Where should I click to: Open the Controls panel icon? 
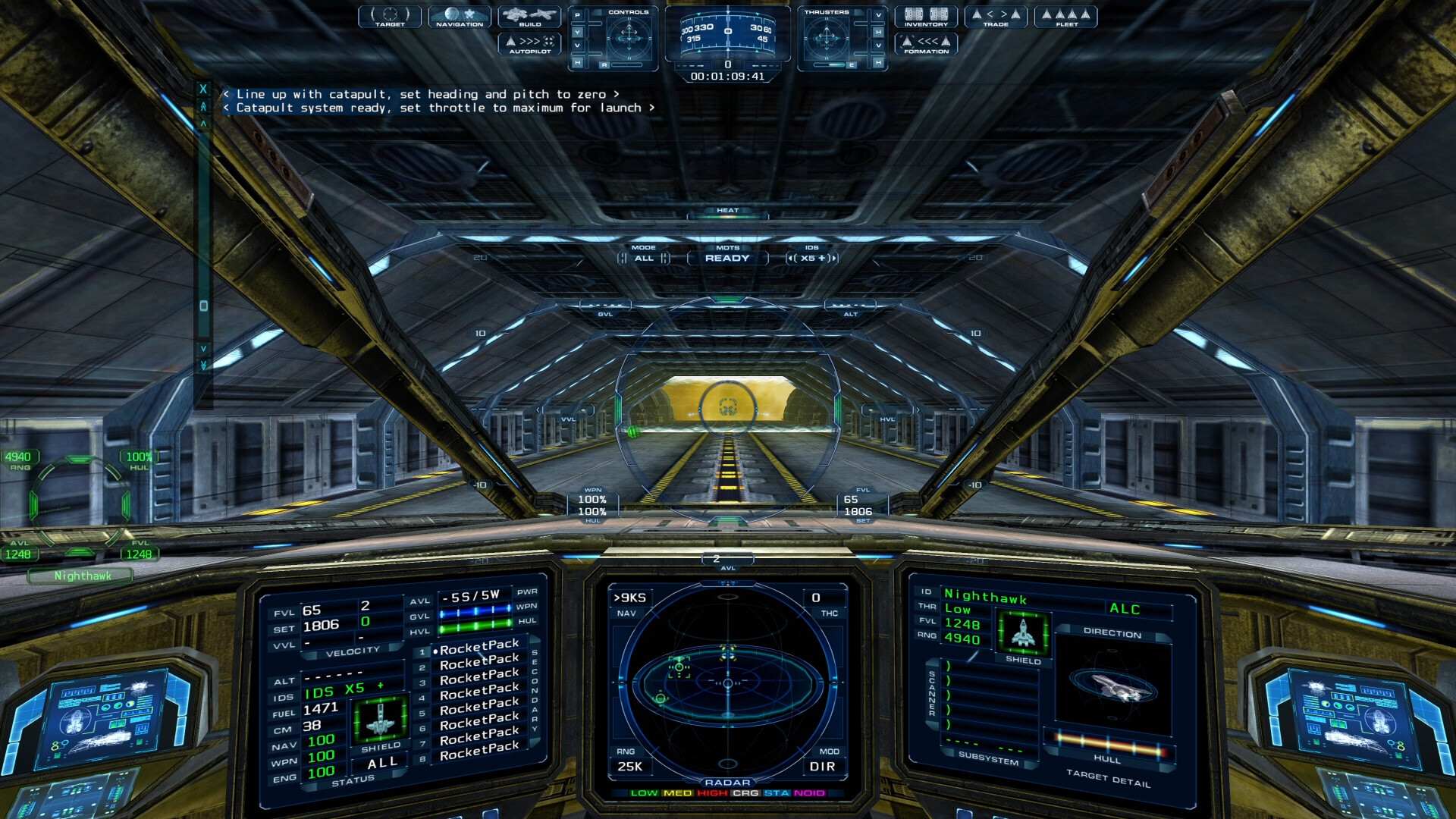point(628,13)
